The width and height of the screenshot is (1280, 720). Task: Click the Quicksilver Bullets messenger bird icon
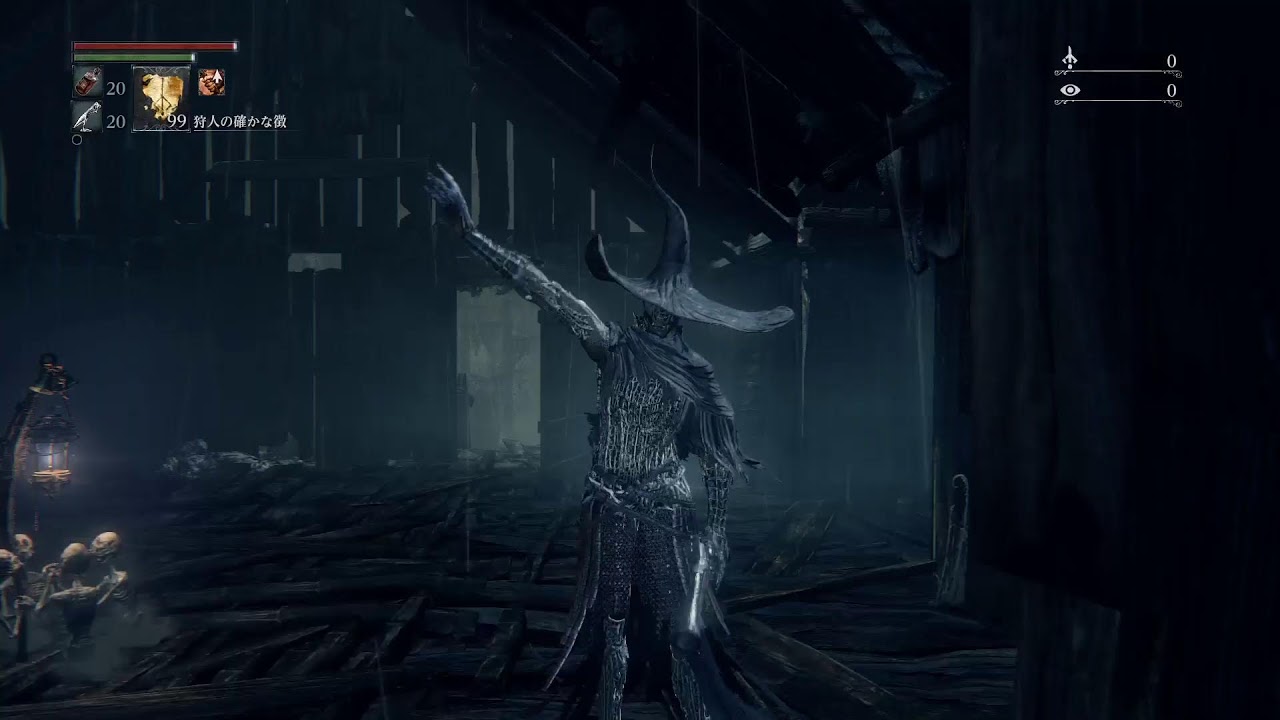tap(85, 116)
